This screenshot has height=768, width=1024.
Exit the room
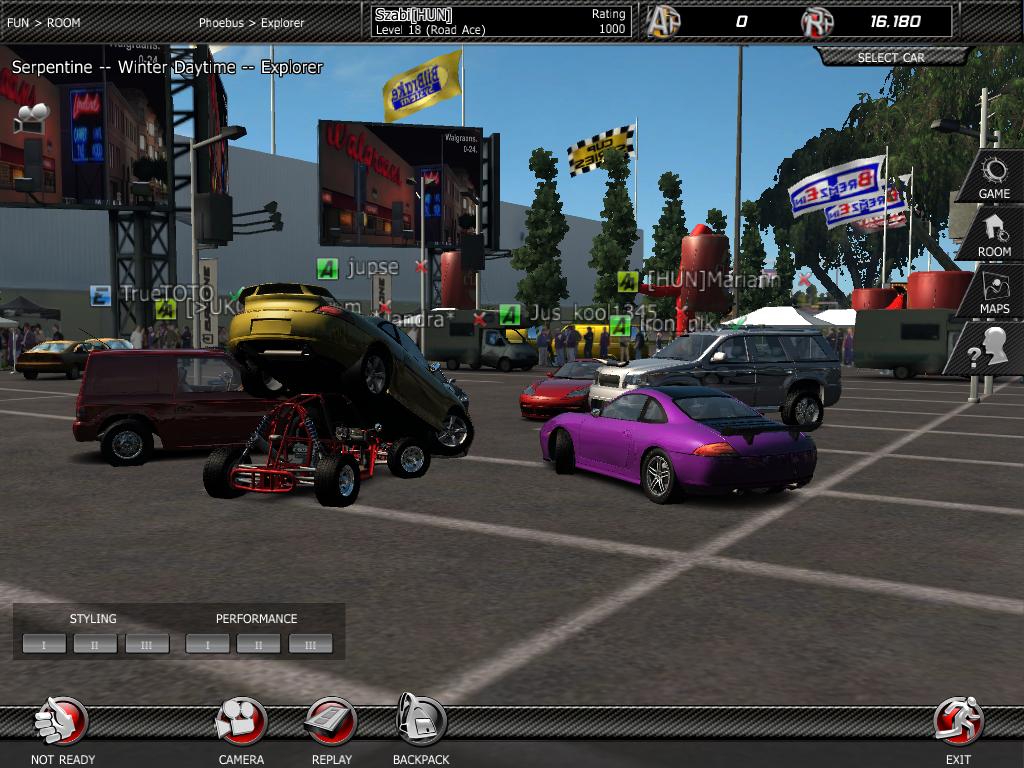[958, 723]
